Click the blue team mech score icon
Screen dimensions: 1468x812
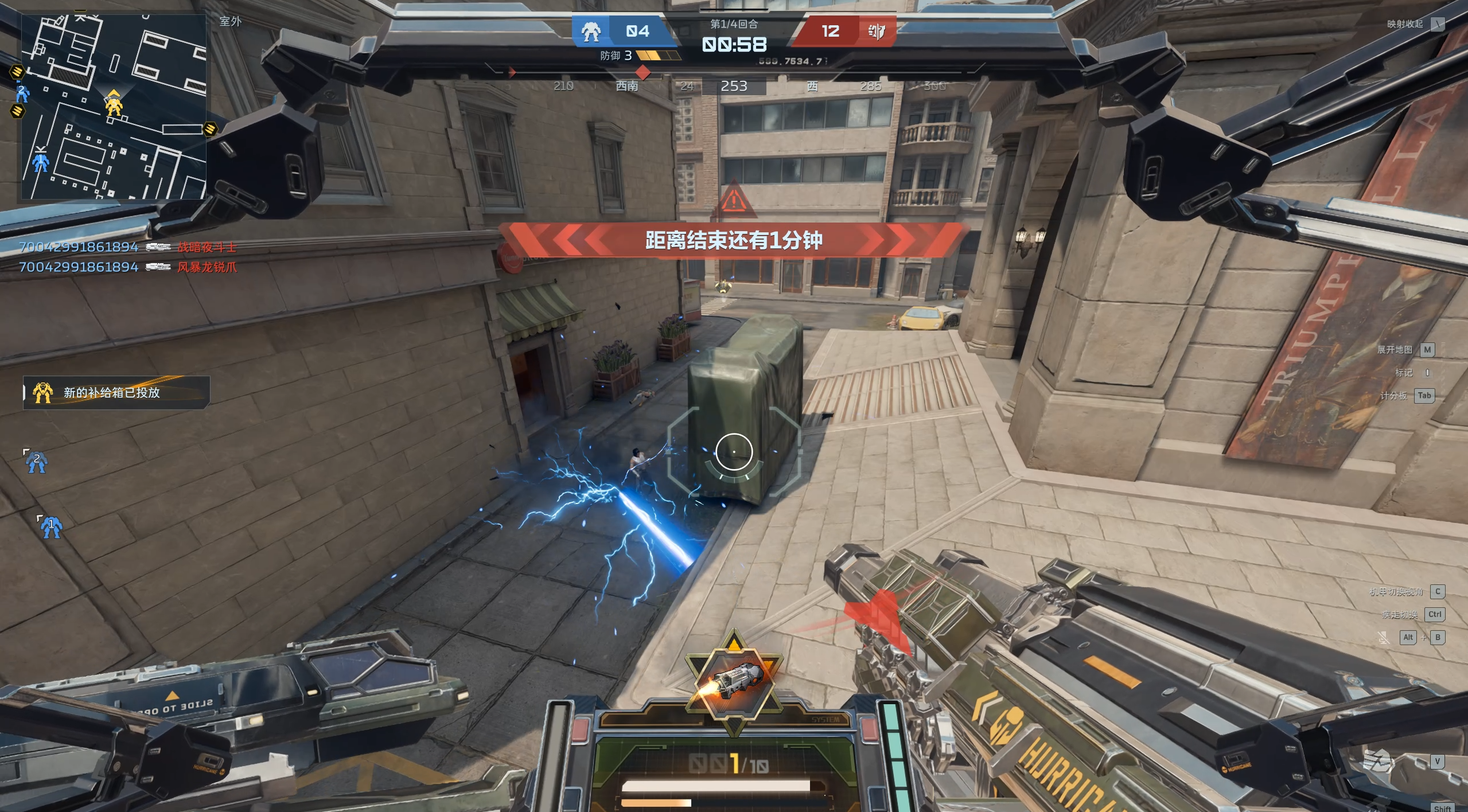click(x=591, y=32)
